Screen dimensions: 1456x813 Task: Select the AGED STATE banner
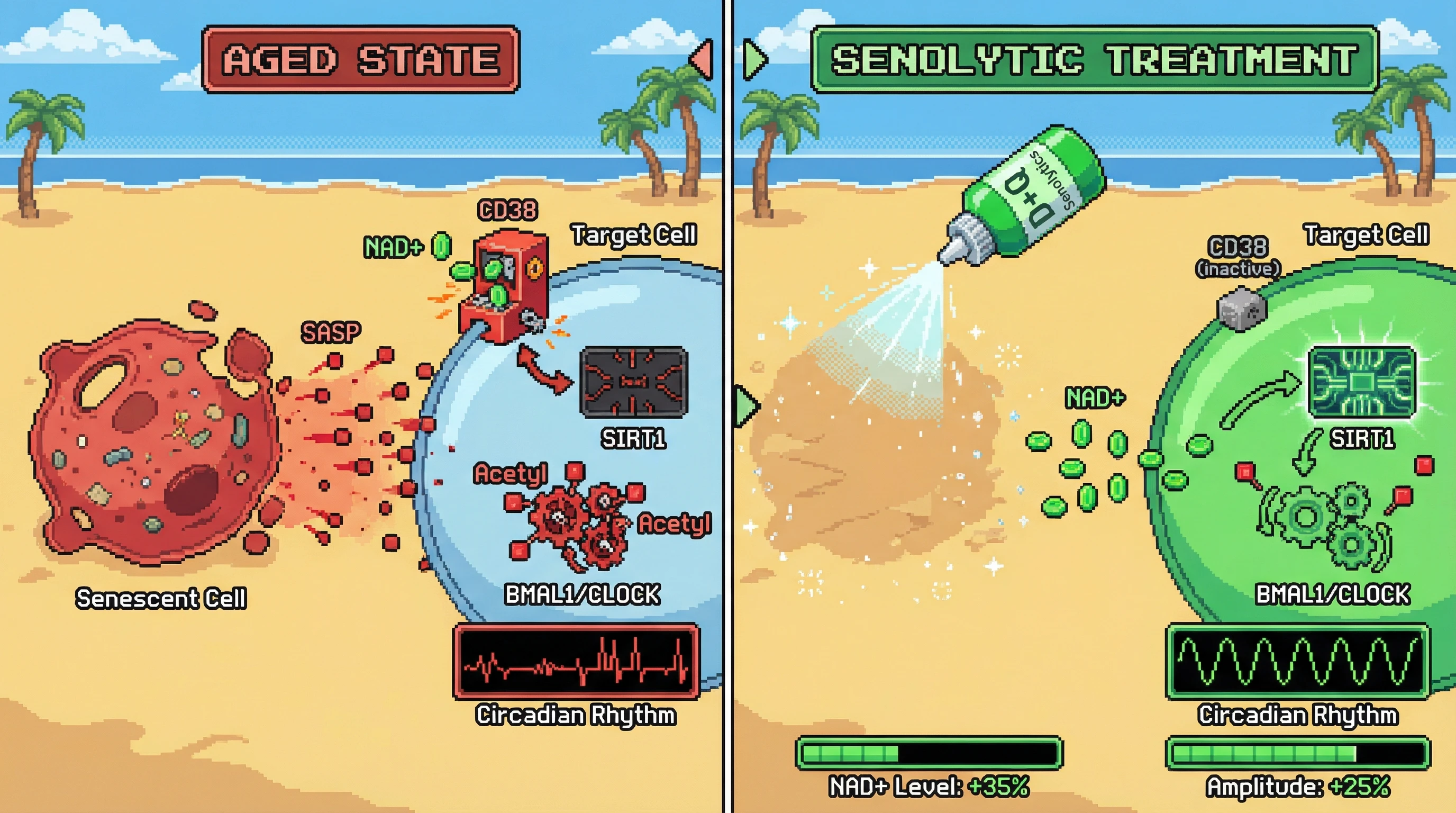[361, 59]
